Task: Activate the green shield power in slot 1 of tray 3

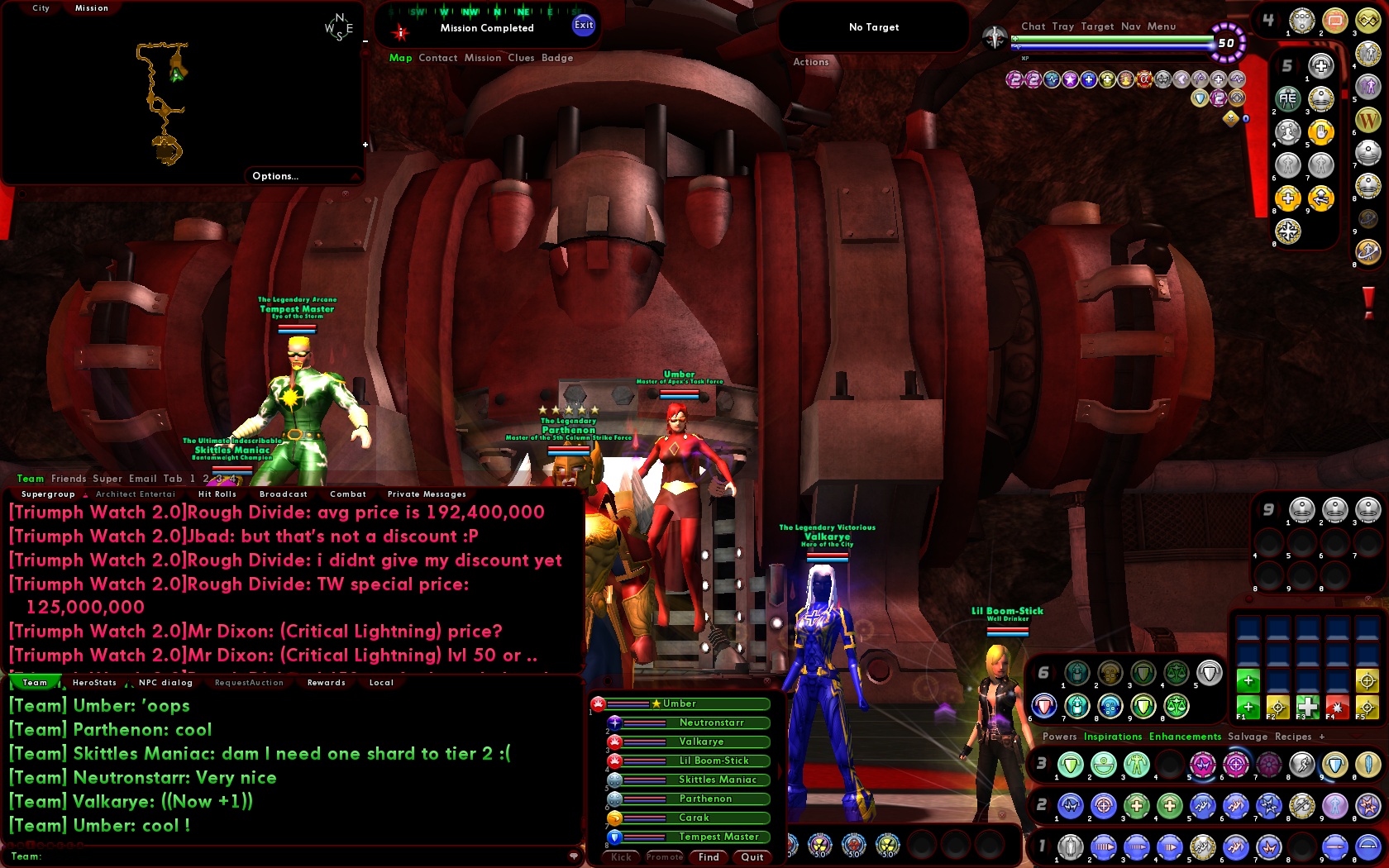Action: click(1070, 765)
